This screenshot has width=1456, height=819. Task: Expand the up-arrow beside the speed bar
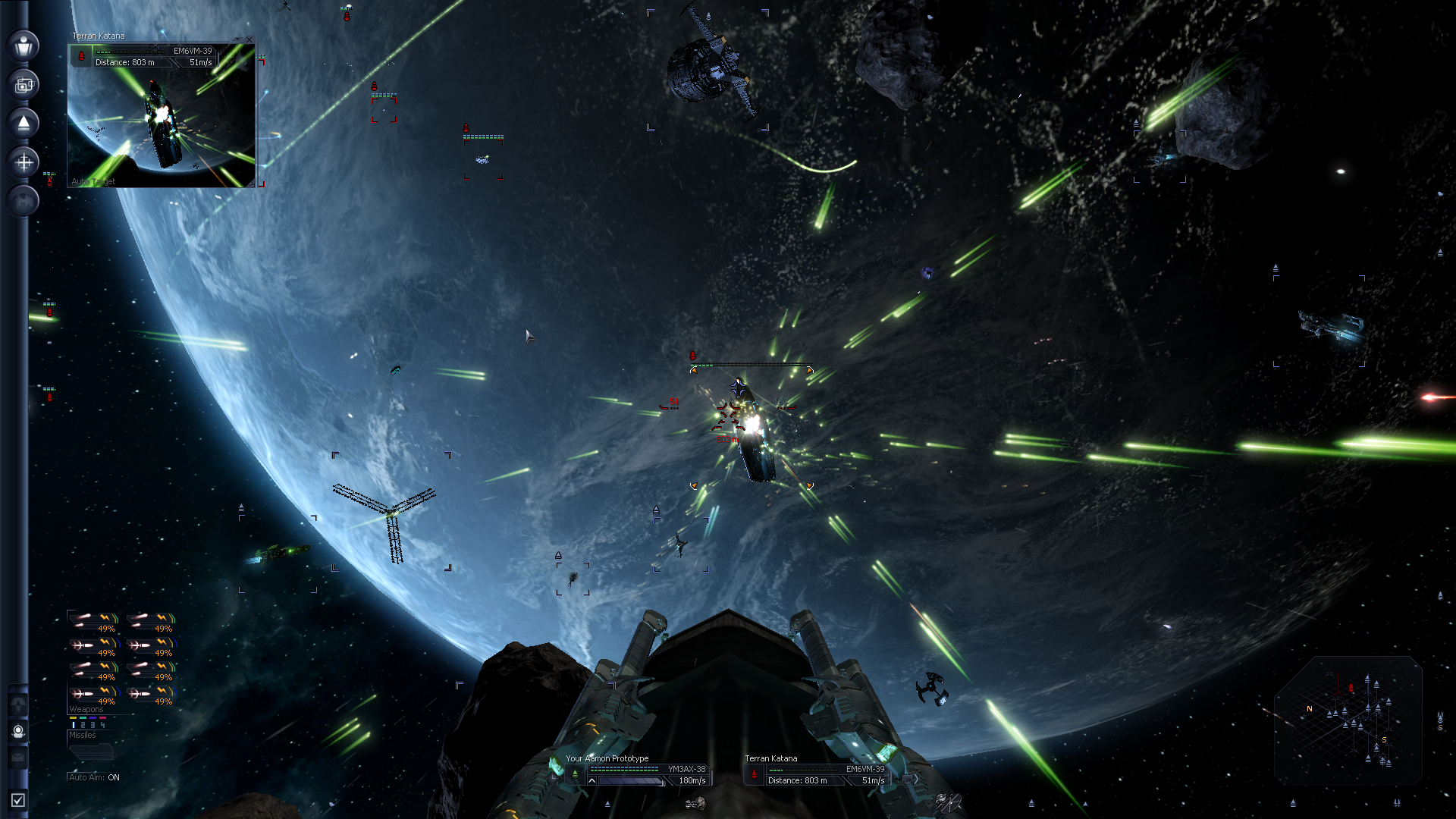[x=591, y=780]
